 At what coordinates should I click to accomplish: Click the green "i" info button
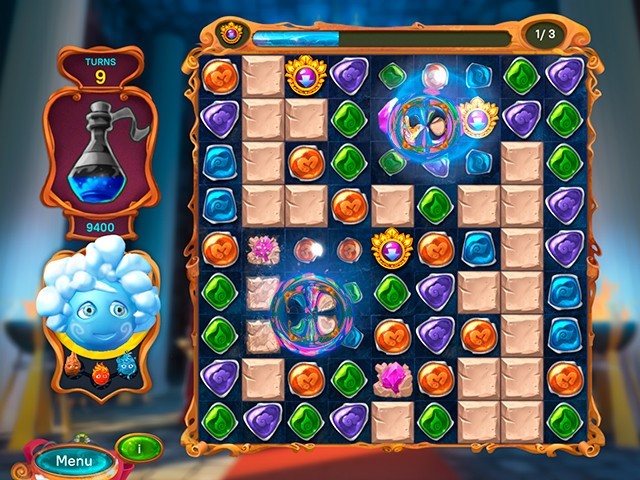point(139,448)
